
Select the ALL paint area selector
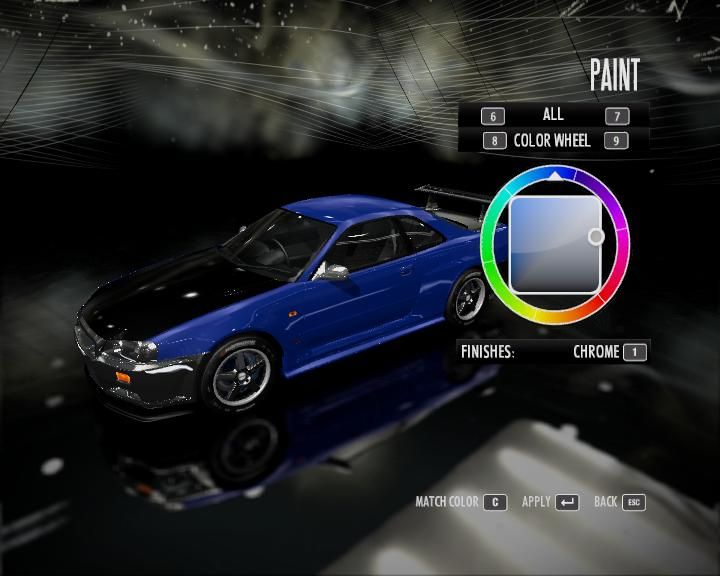553,115
